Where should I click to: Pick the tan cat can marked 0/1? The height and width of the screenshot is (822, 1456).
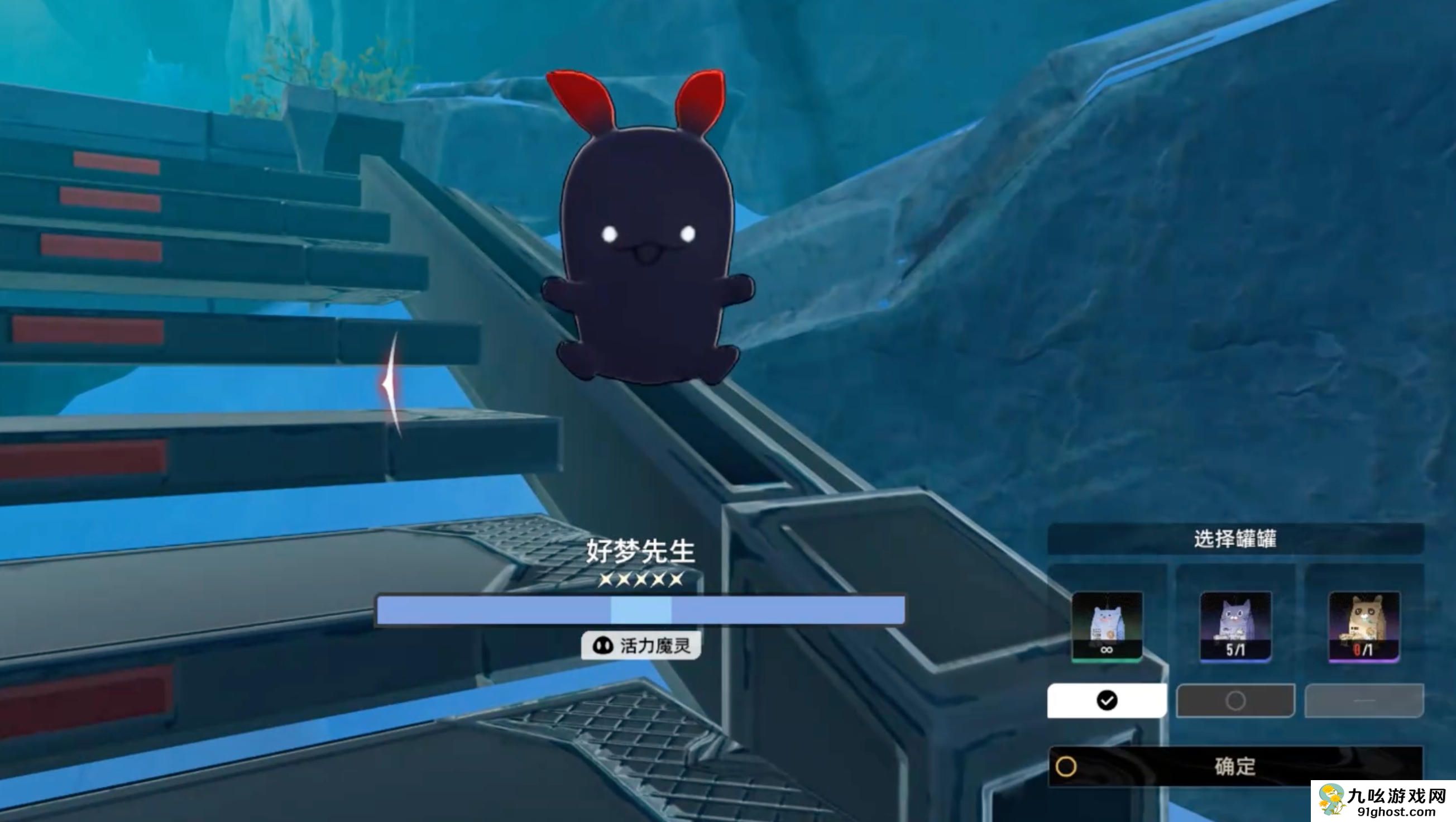(1363, 626)
